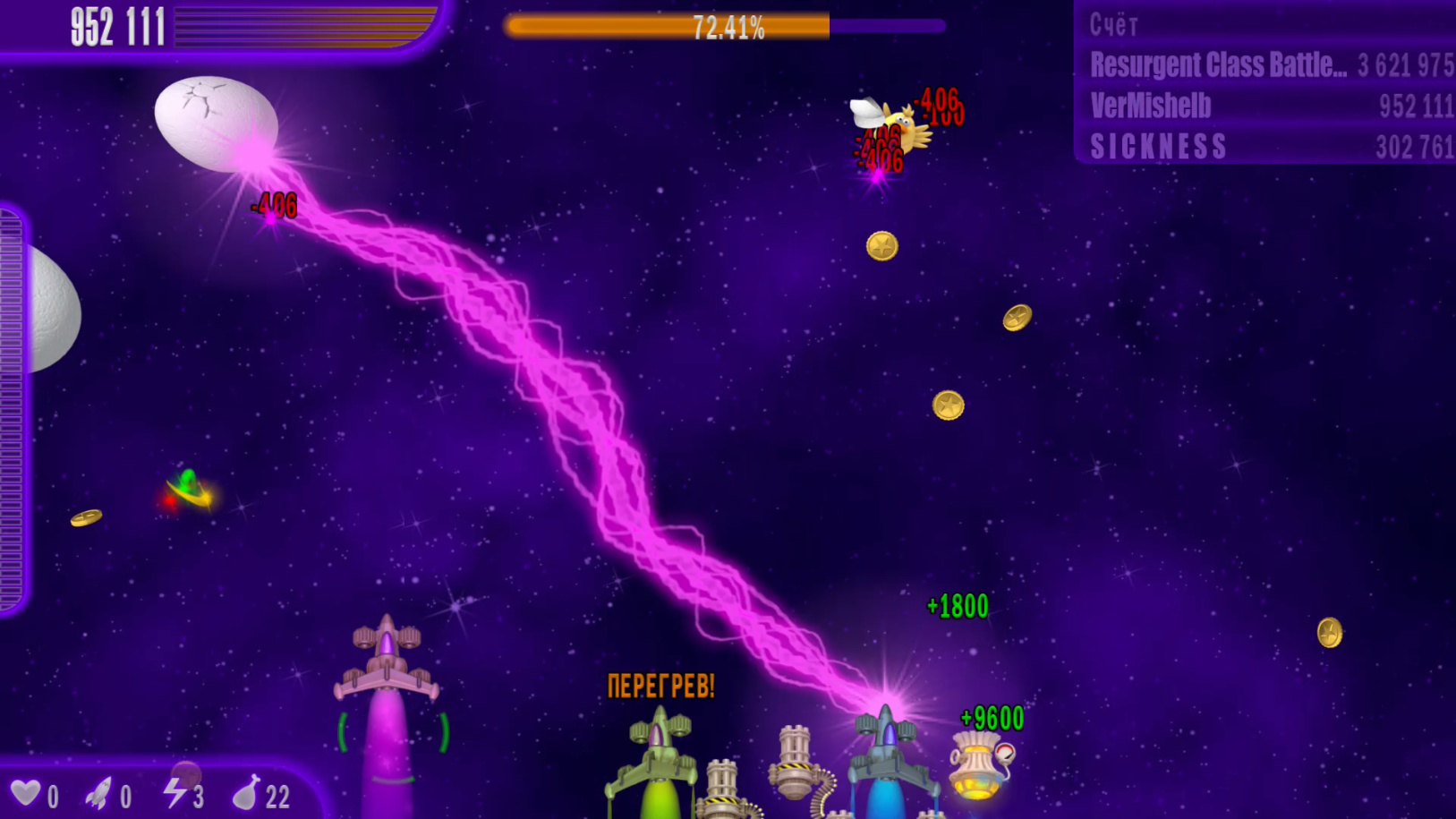This screenshot has height=819, width=1456.
Task: Select the VerMishelb scoreboard row
Action: (1270, 107)
